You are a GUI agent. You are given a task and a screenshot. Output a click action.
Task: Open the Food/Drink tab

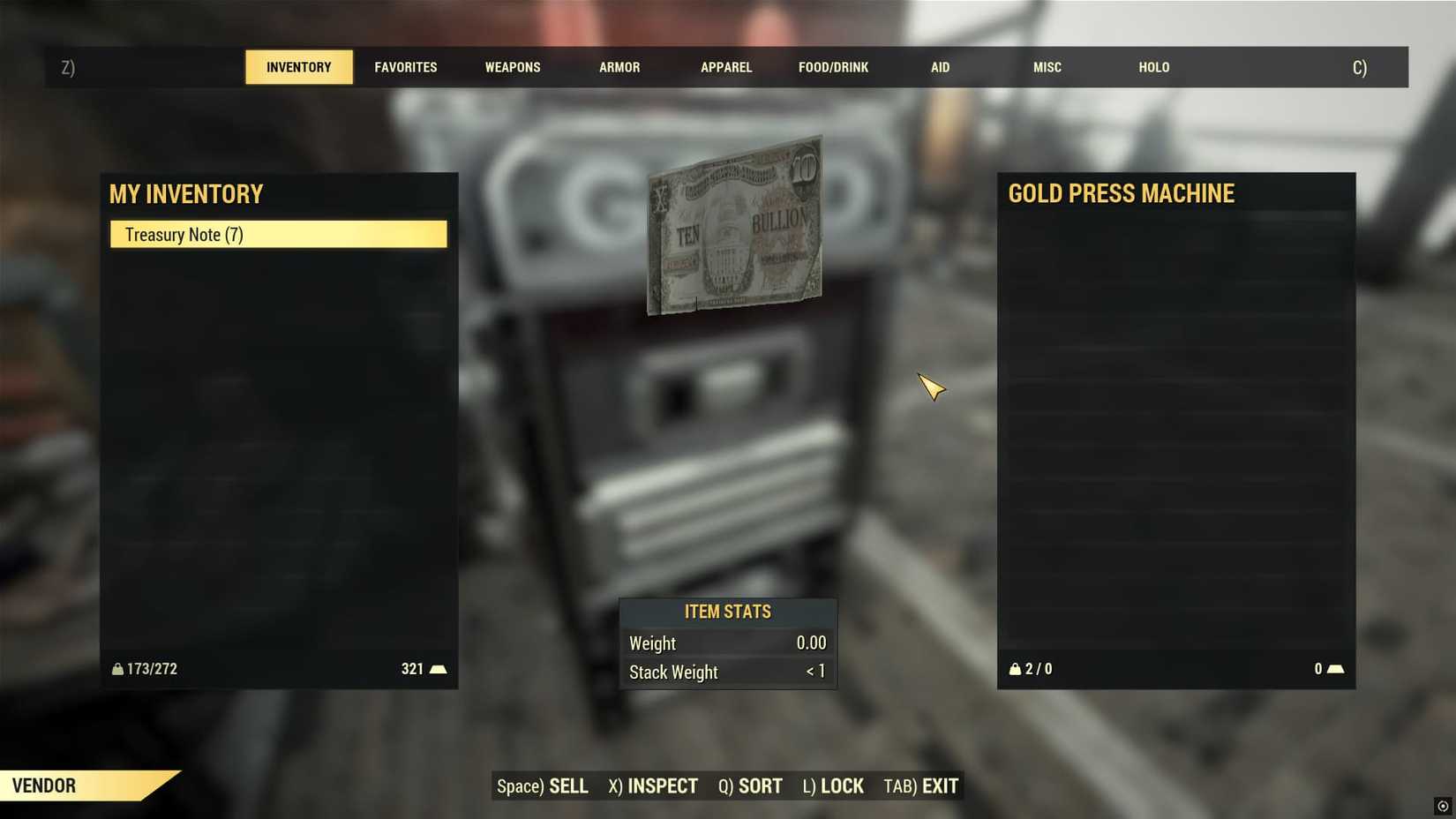[833, 67]
